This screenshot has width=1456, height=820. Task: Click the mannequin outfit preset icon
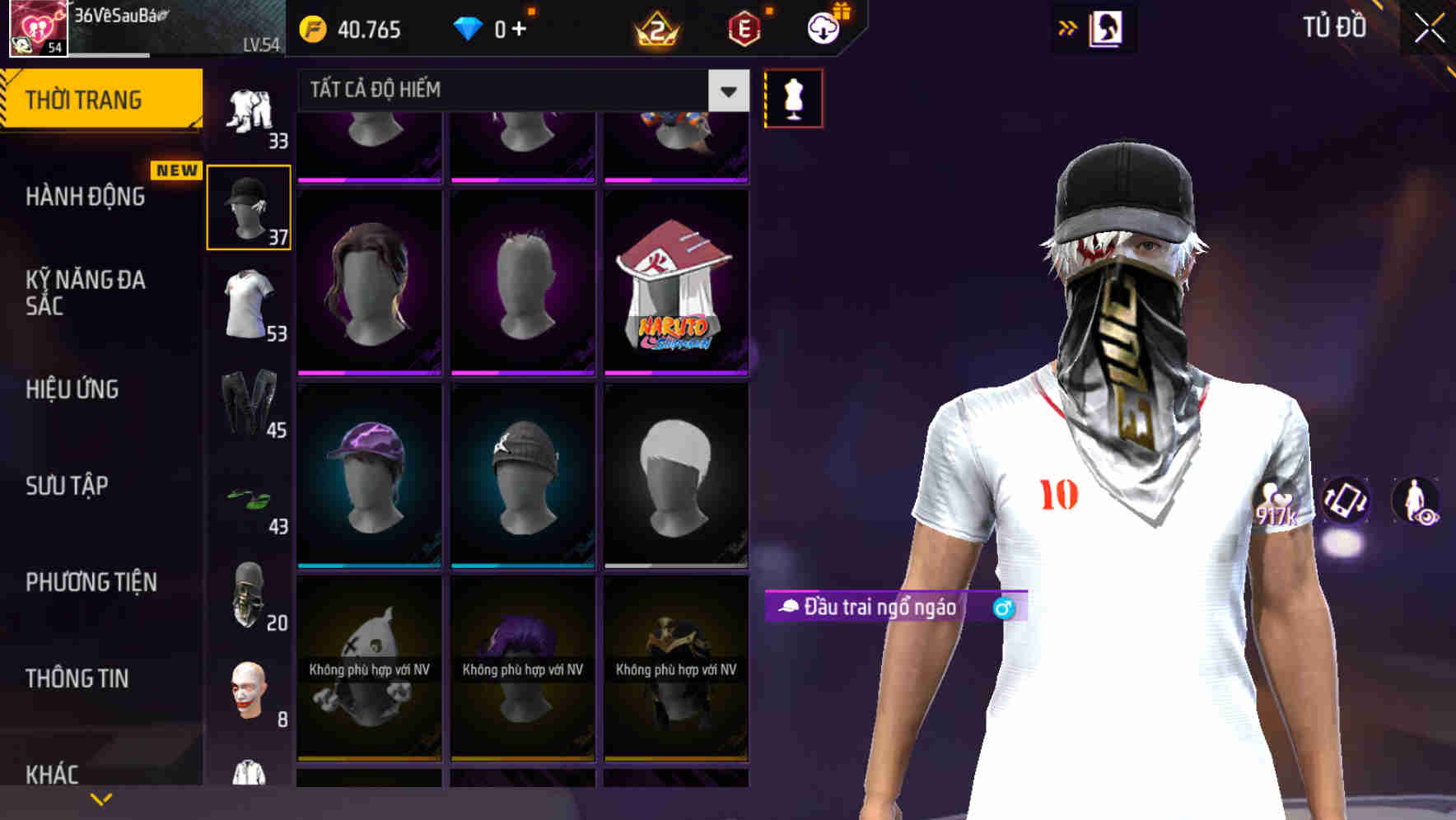pos(793,97)
